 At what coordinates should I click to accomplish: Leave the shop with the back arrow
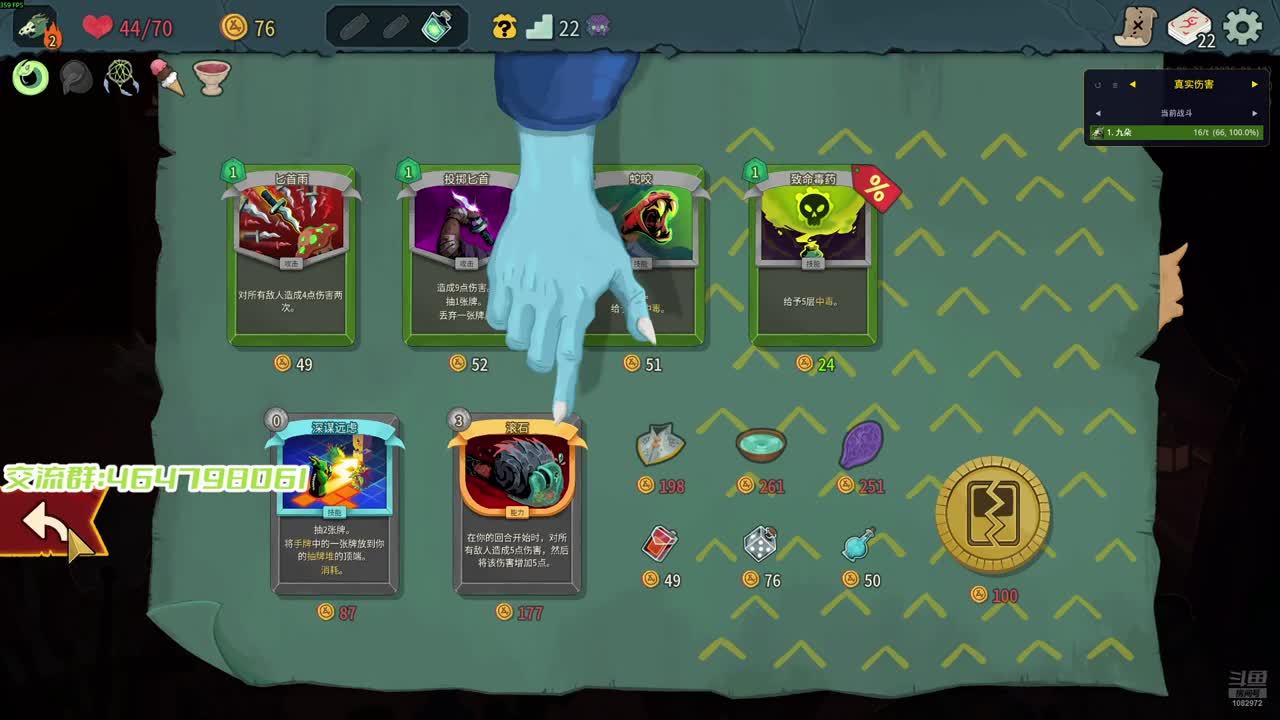click(50, 524)
